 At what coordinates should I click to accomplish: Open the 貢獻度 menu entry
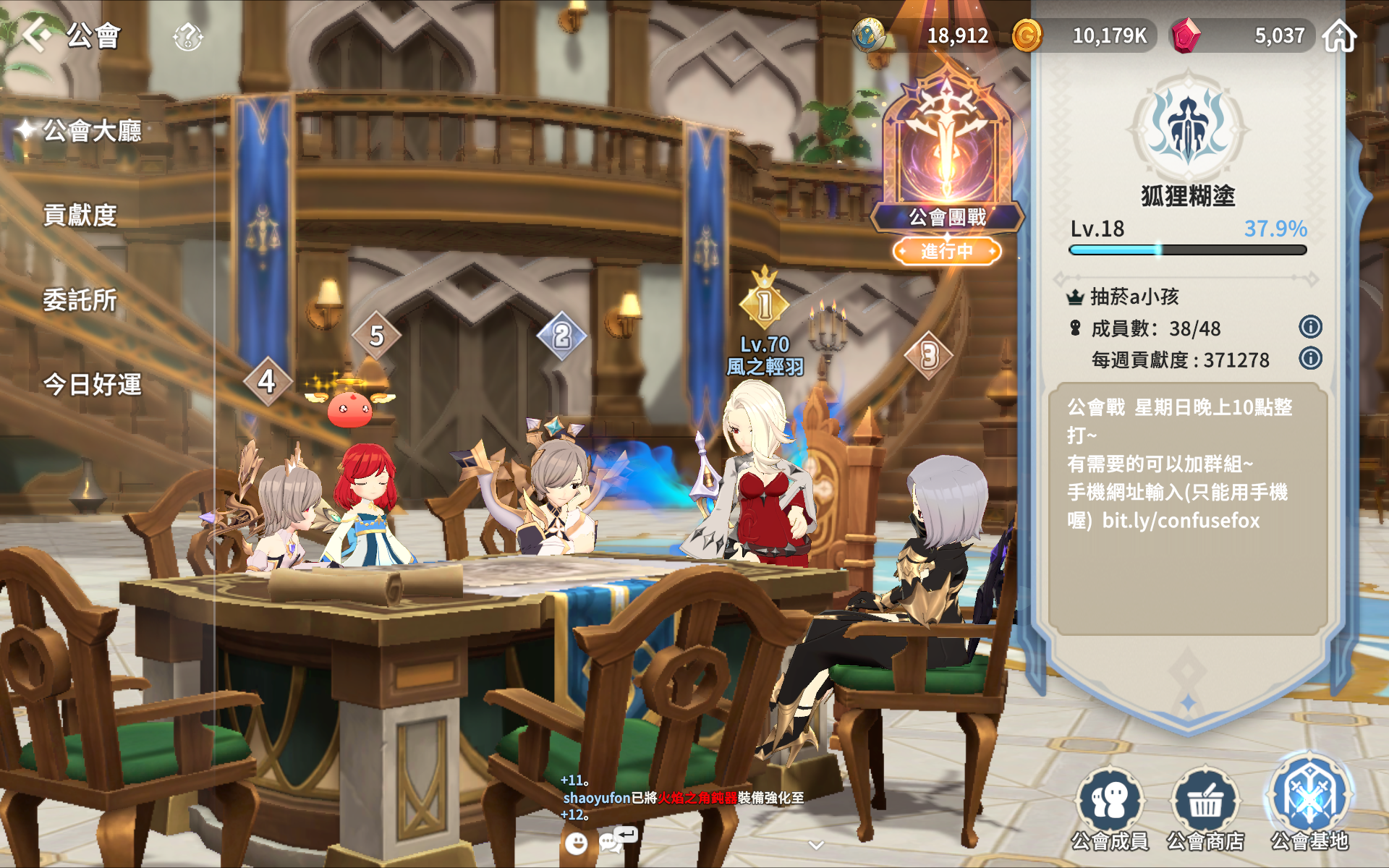80,215
